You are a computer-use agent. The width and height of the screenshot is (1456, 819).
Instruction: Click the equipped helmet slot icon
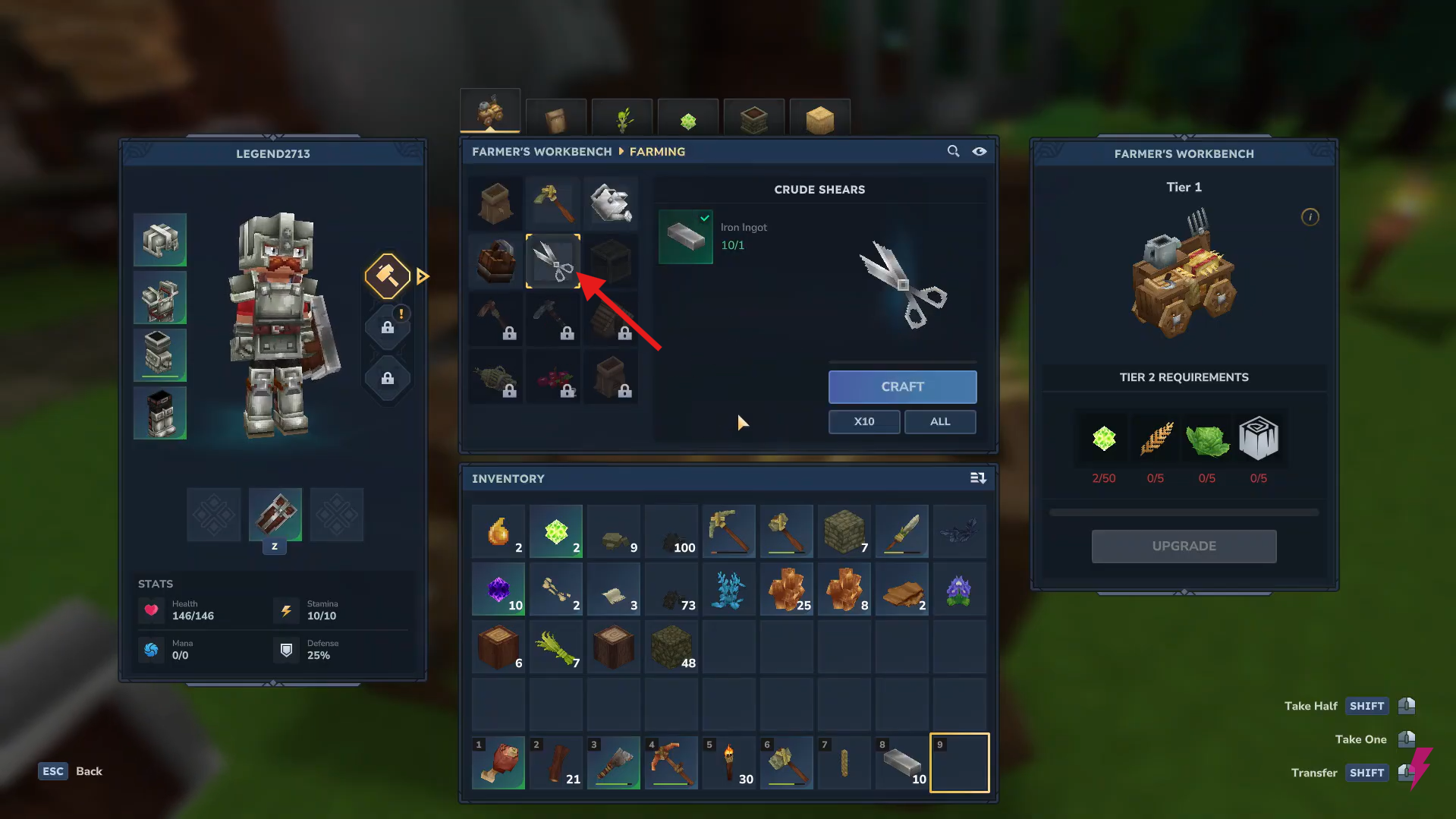point(160,240)
